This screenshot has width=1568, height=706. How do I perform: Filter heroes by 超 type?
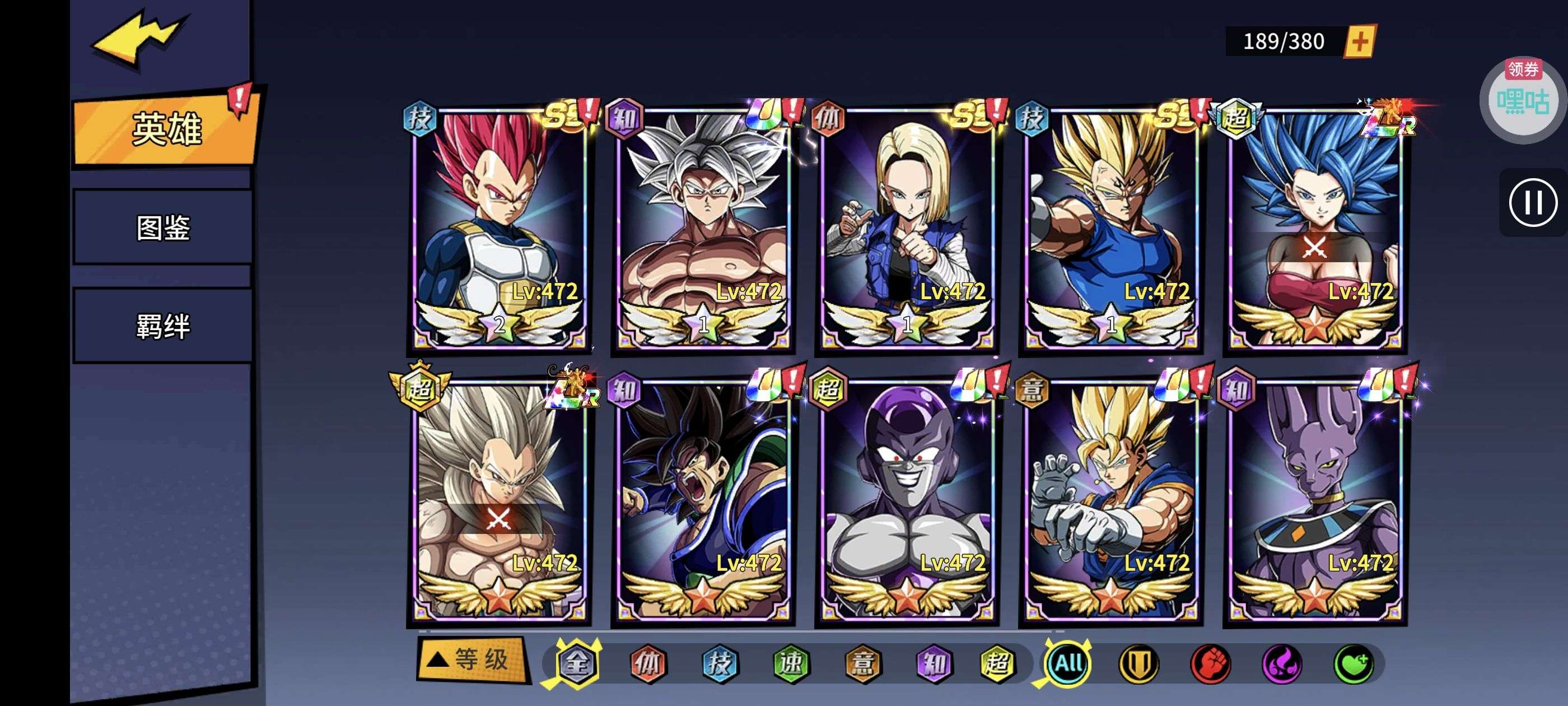tap(997, 663)
